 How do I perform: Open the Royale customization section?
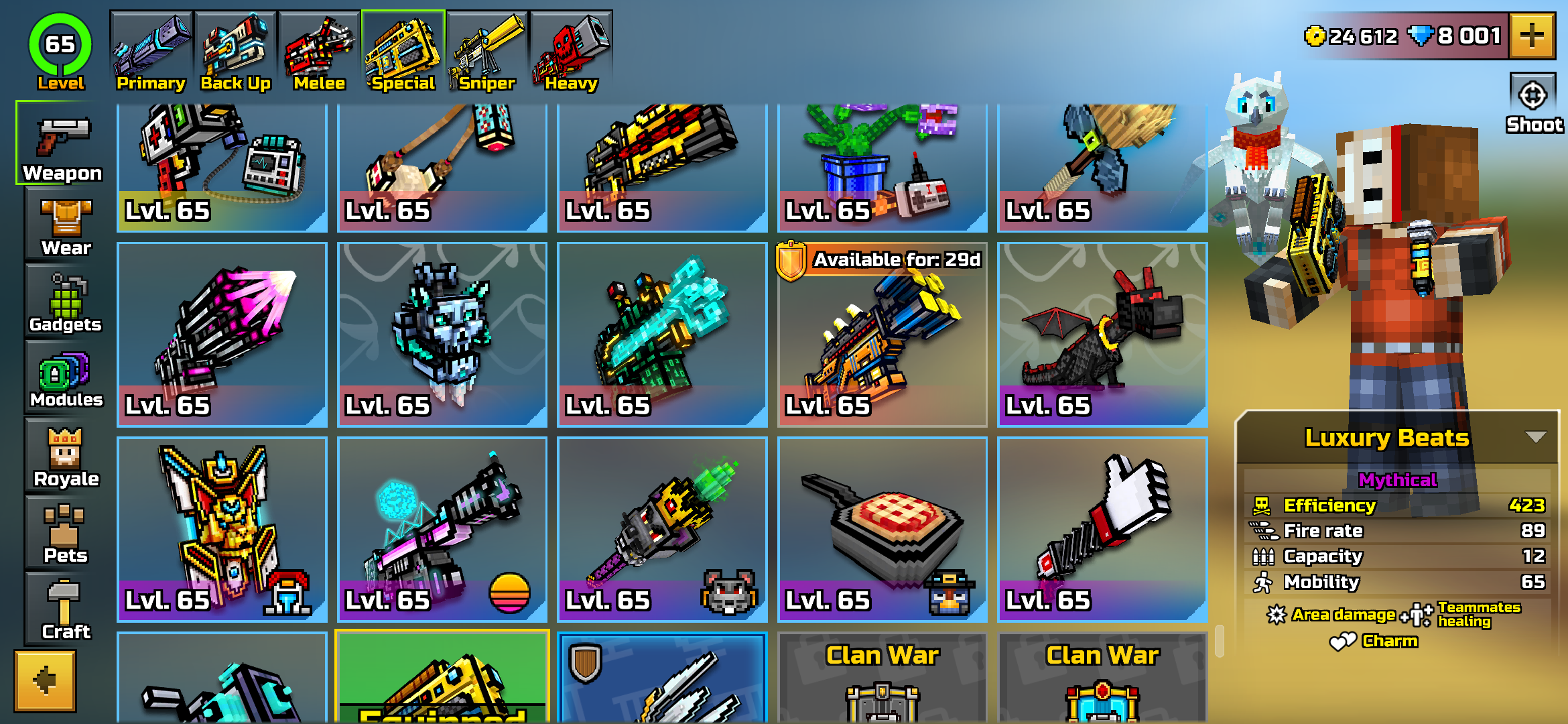click(59, 452)
